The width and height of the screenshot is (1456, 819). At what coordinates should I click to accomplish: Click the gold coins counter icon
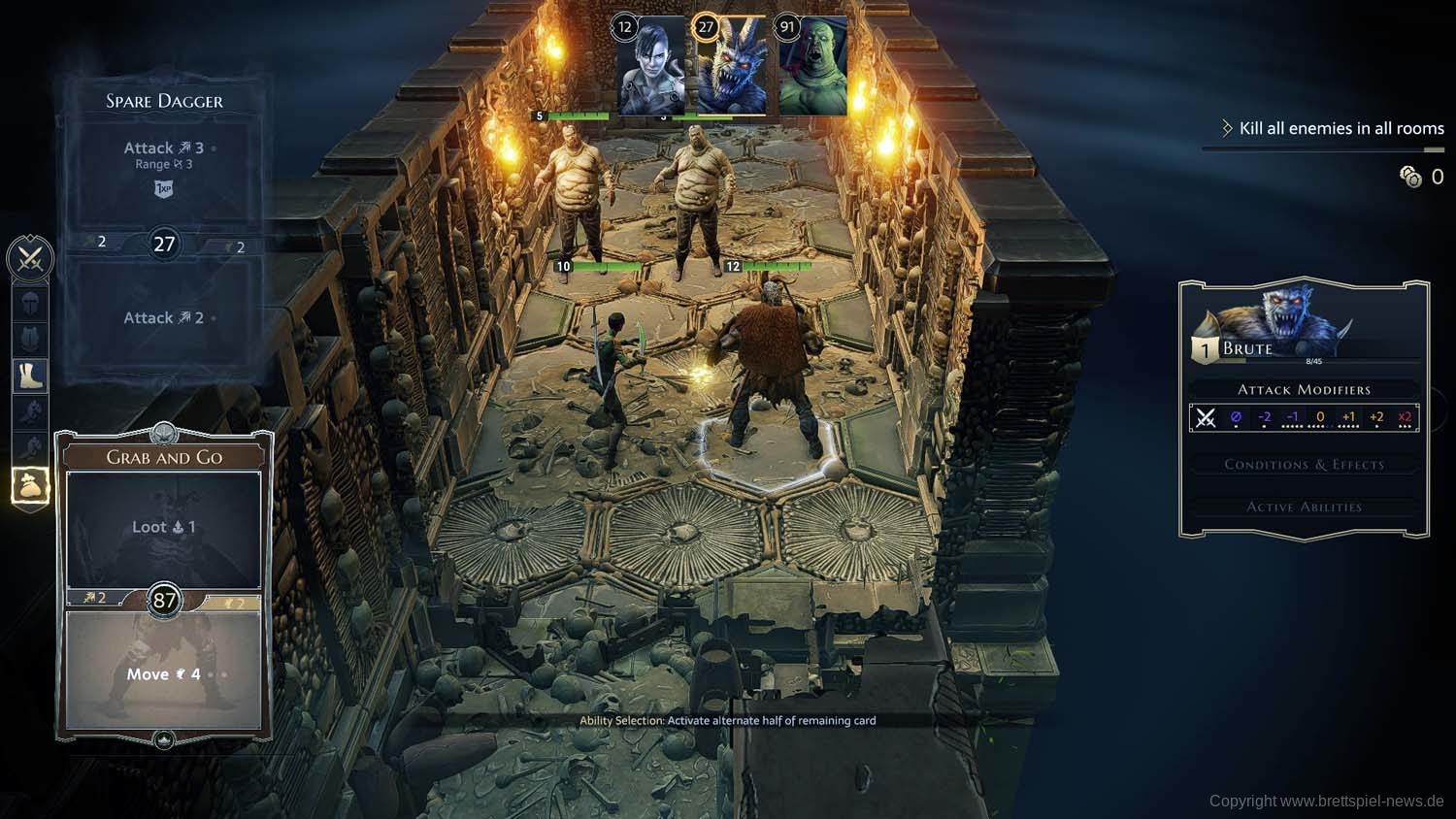coord(1410,177)
